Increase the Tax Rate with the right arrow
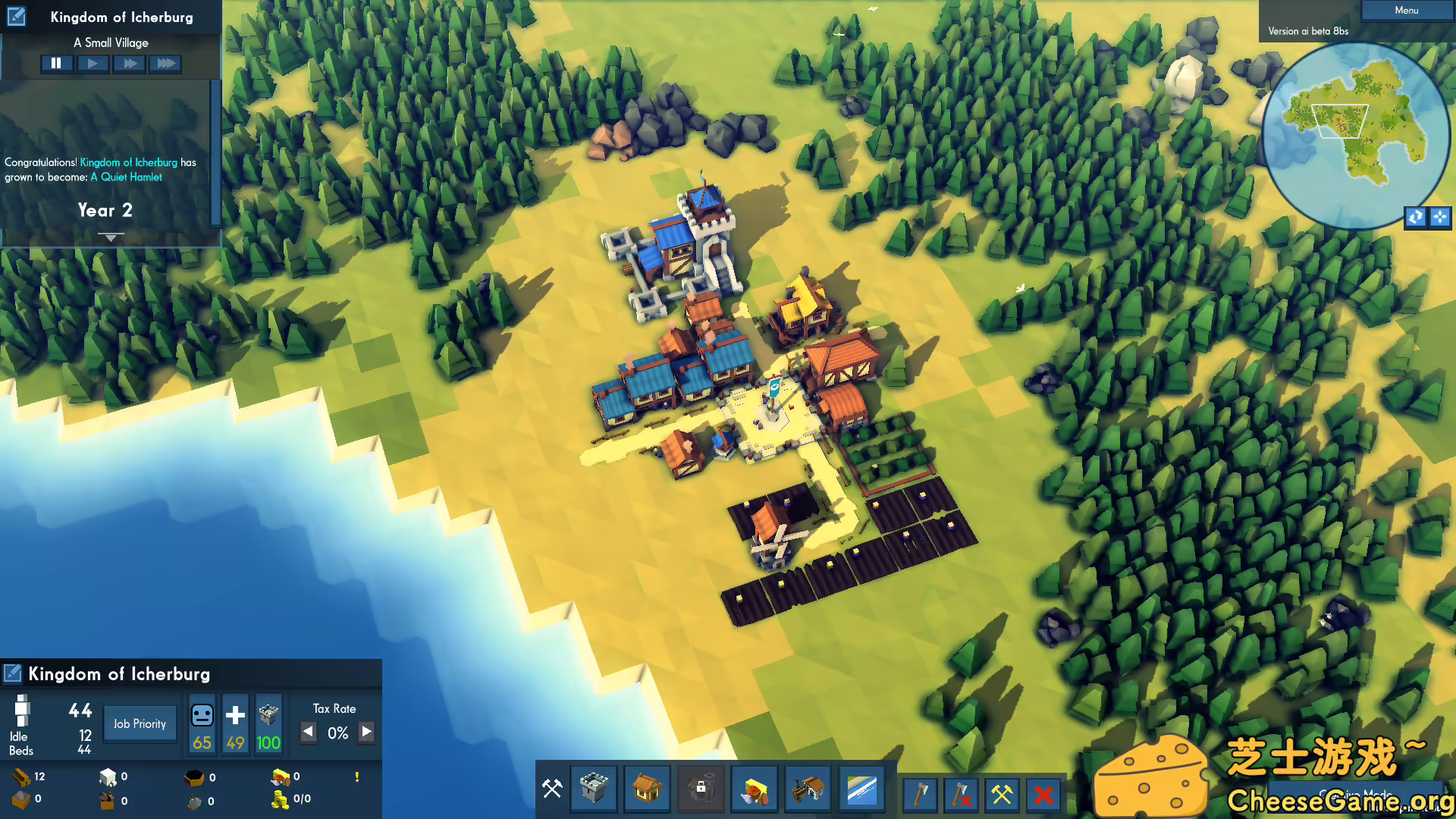Screen dimensions: 1456x819 [366, 733]
